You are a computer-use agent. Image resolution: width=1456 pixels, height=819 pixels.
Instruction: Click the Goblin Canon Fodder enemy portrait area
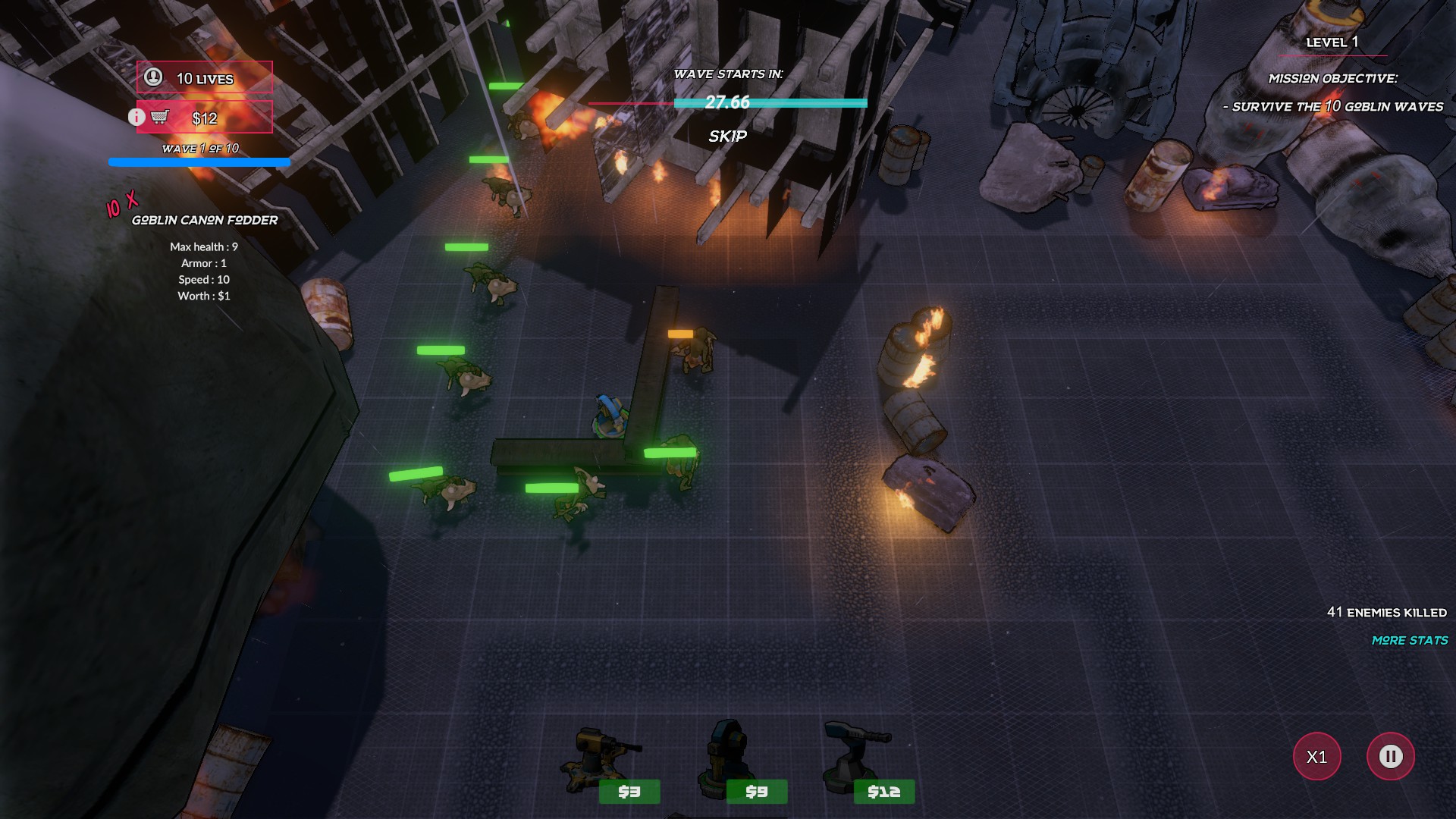click(205, 220)
